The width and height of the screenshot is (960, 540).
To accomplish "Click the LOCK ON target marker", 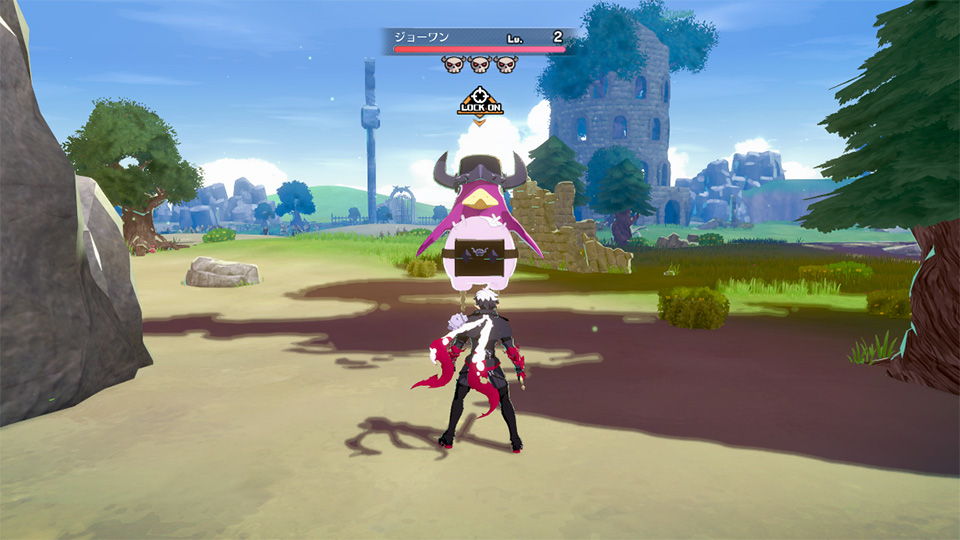I will [480, 104].
